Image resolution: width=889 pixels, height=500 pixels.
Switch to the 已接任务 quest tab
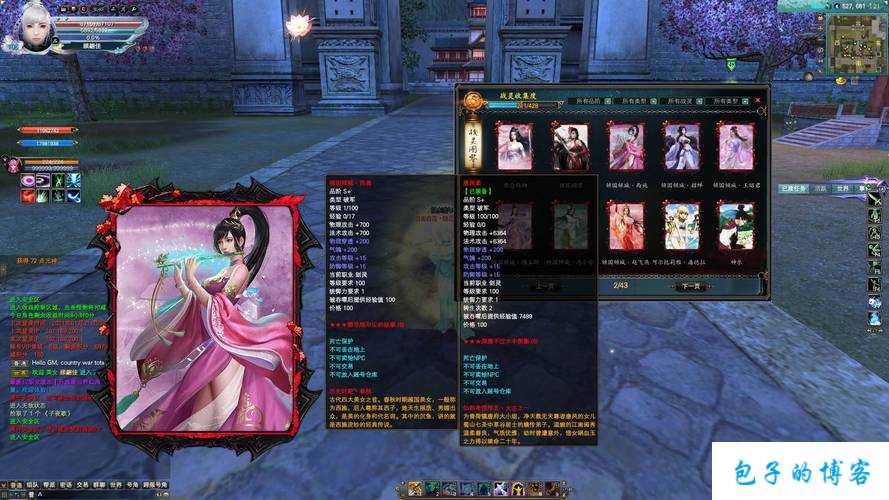pyautogui.click(x=793, y=188)
